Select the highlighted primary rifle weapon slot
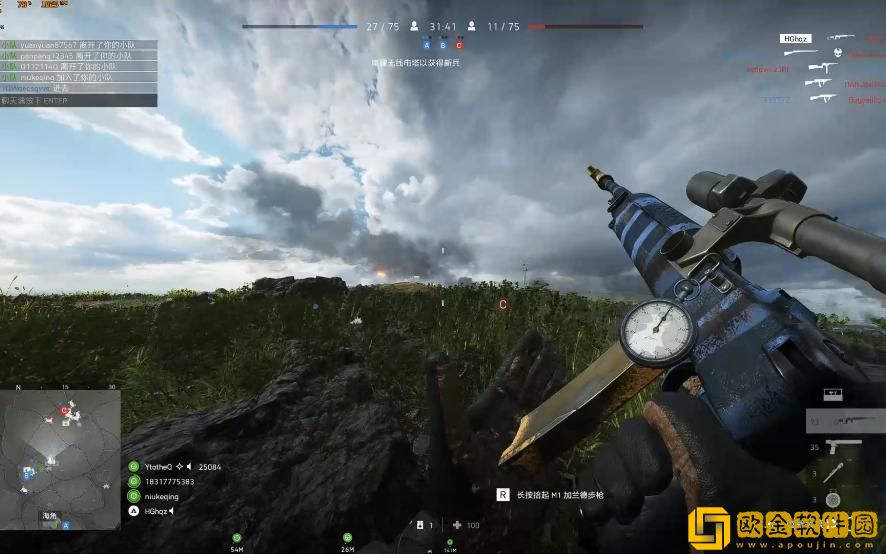The image size is (886, 554). [851, 421]
